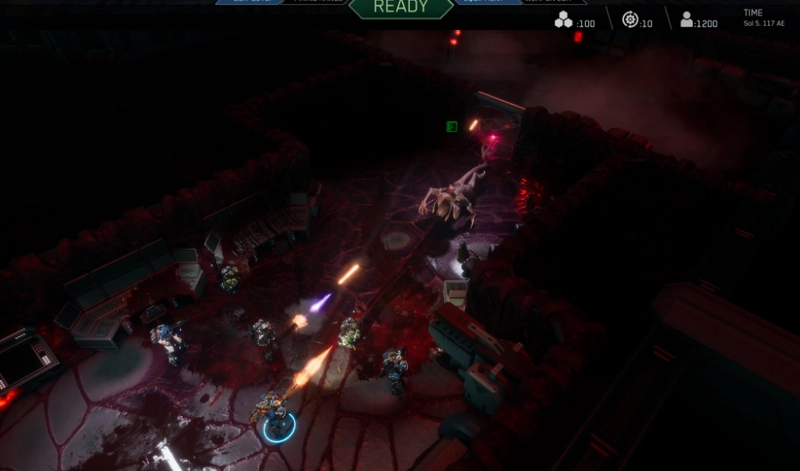Click the green READY button
Screen dimensions: 800x471
pyautogui.click(x=400, y=8)
